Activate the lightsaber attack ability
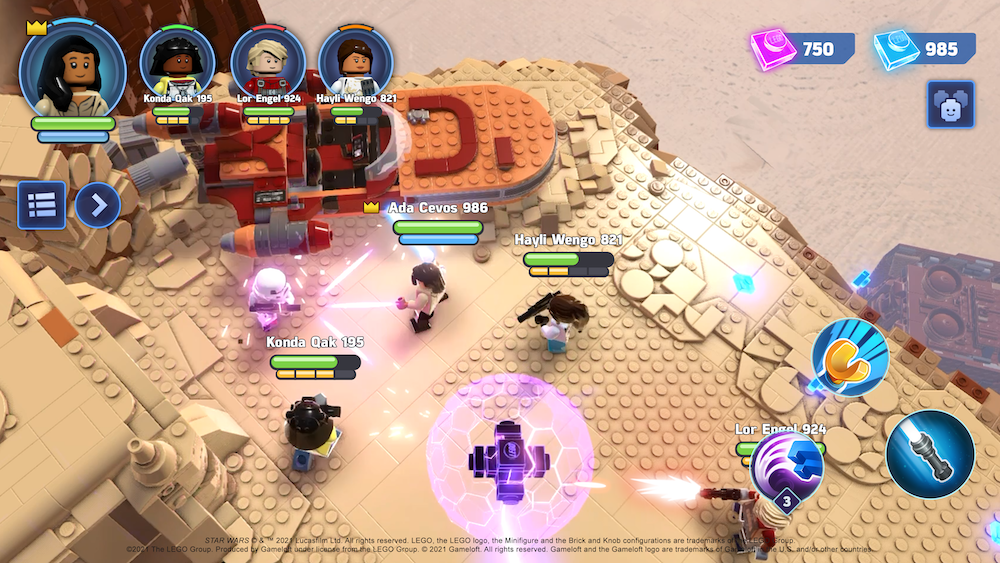The image size is (1000, 563). (929, 455)
